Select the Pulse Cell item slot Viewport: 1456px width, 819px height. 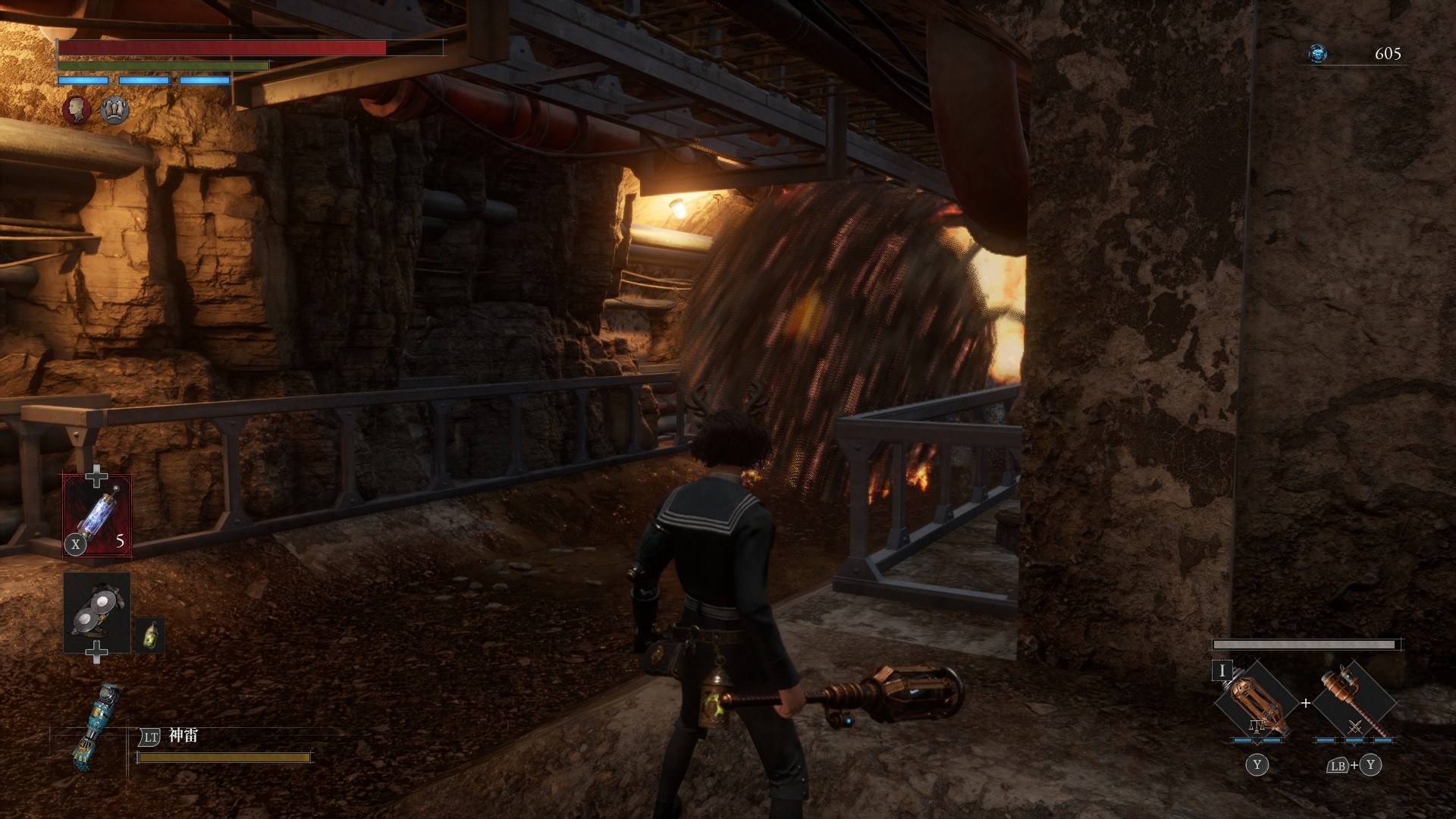tap(97, 516)
